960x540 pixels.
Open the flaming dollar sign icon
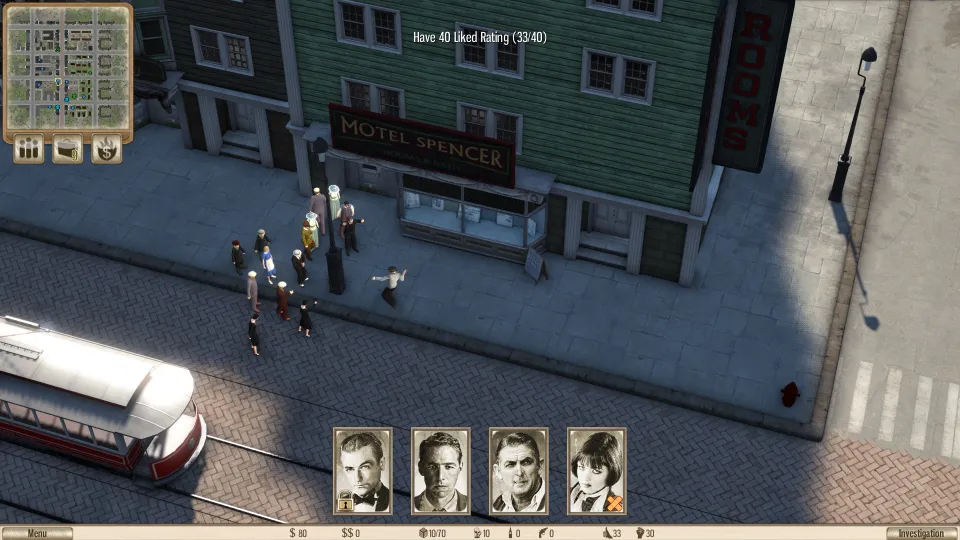(106, 149)
